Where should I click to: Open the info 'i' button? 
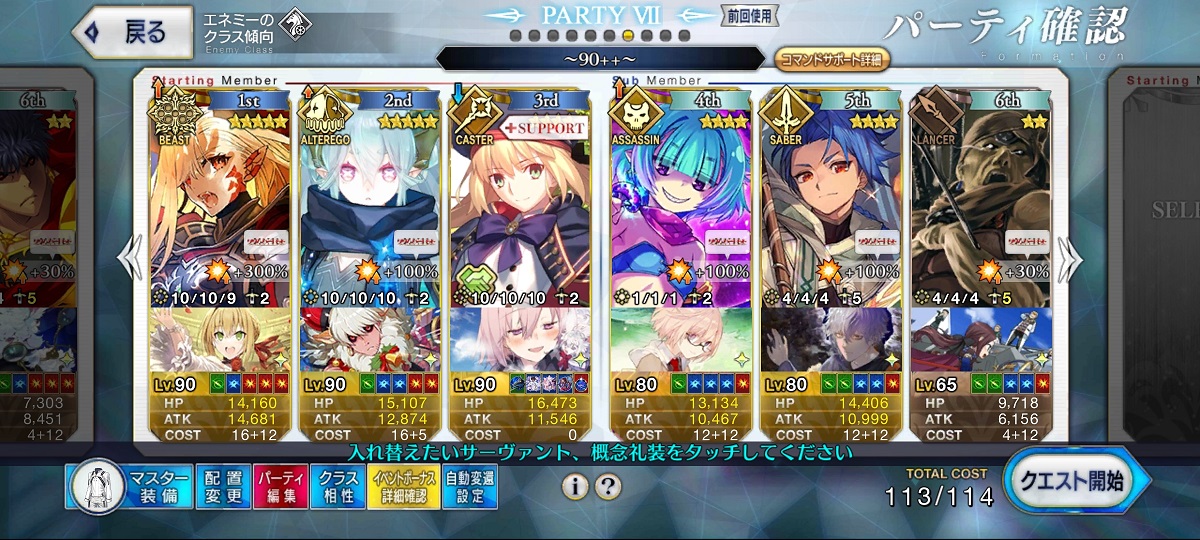tap(574, 487)
